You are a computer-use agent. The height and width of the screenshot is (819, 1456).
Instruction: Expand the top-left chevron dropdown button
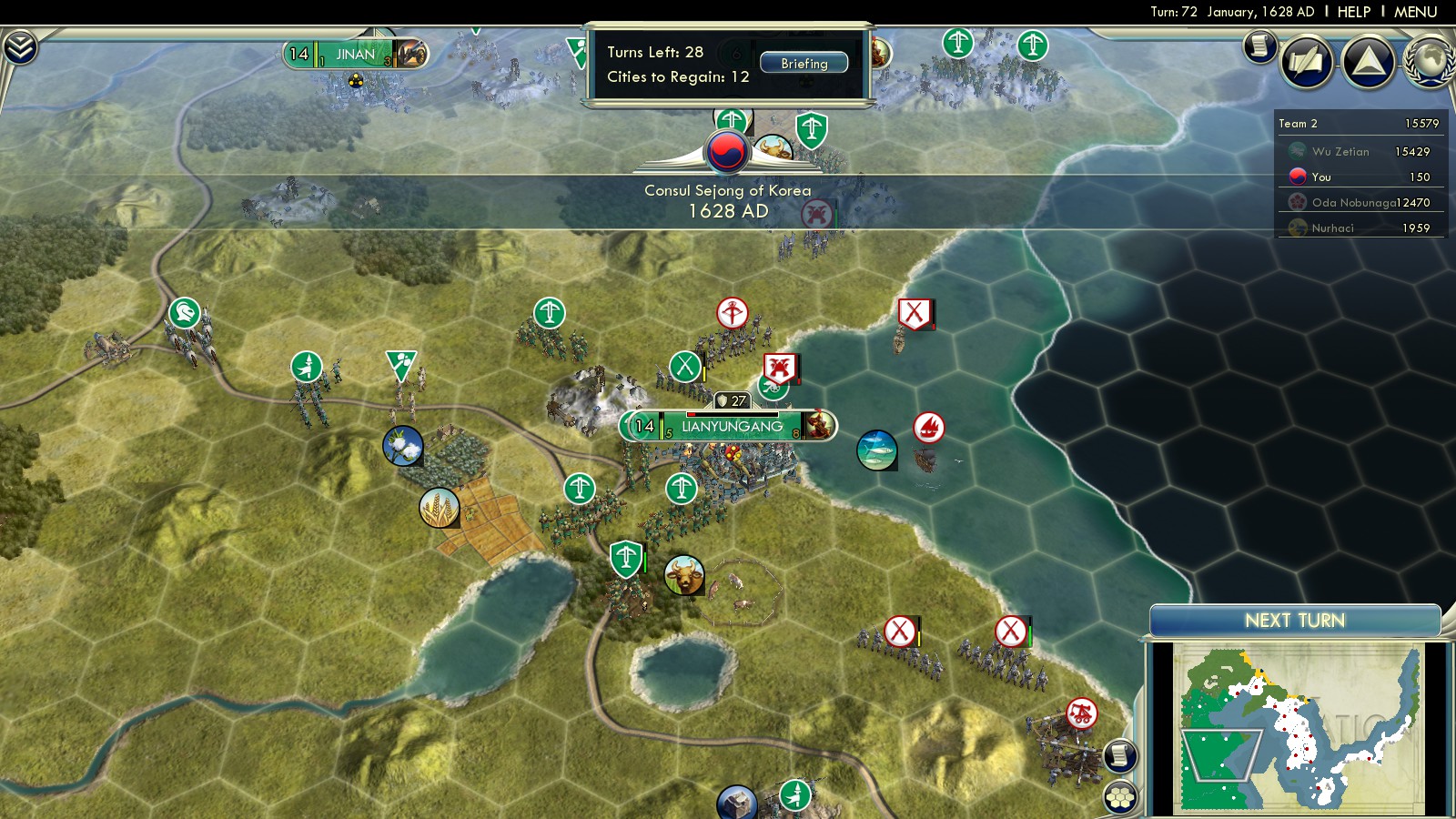point(20,47)
